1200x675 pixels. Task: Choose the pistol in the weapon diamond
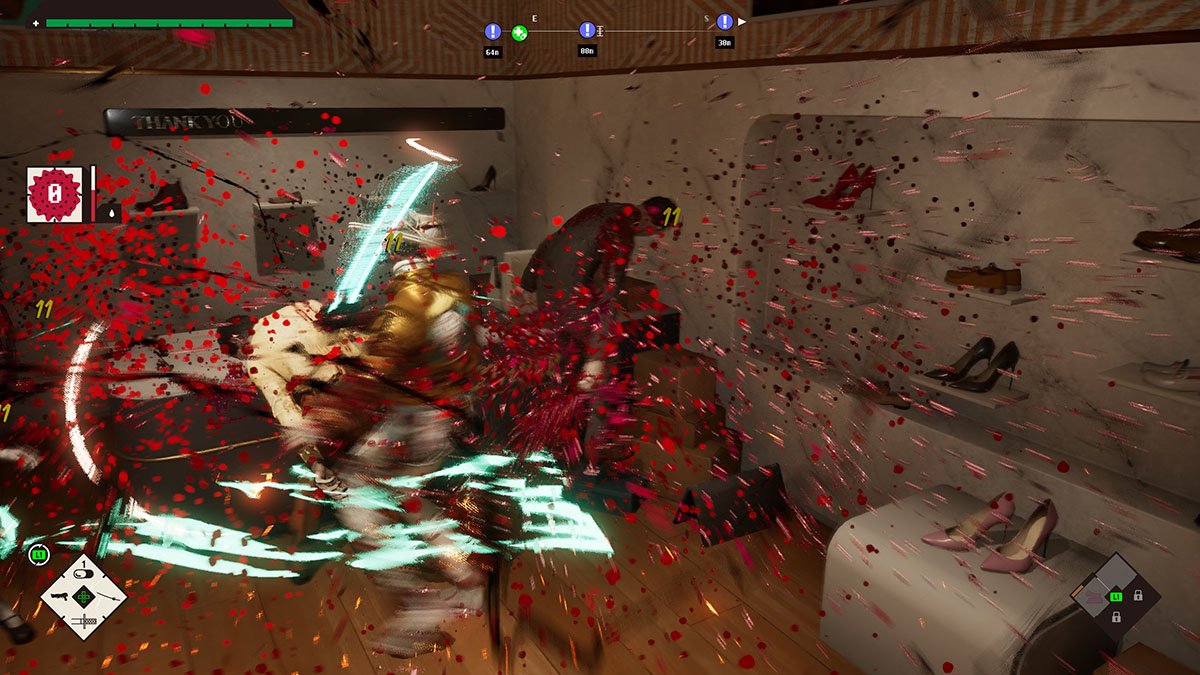pos(59,597)
